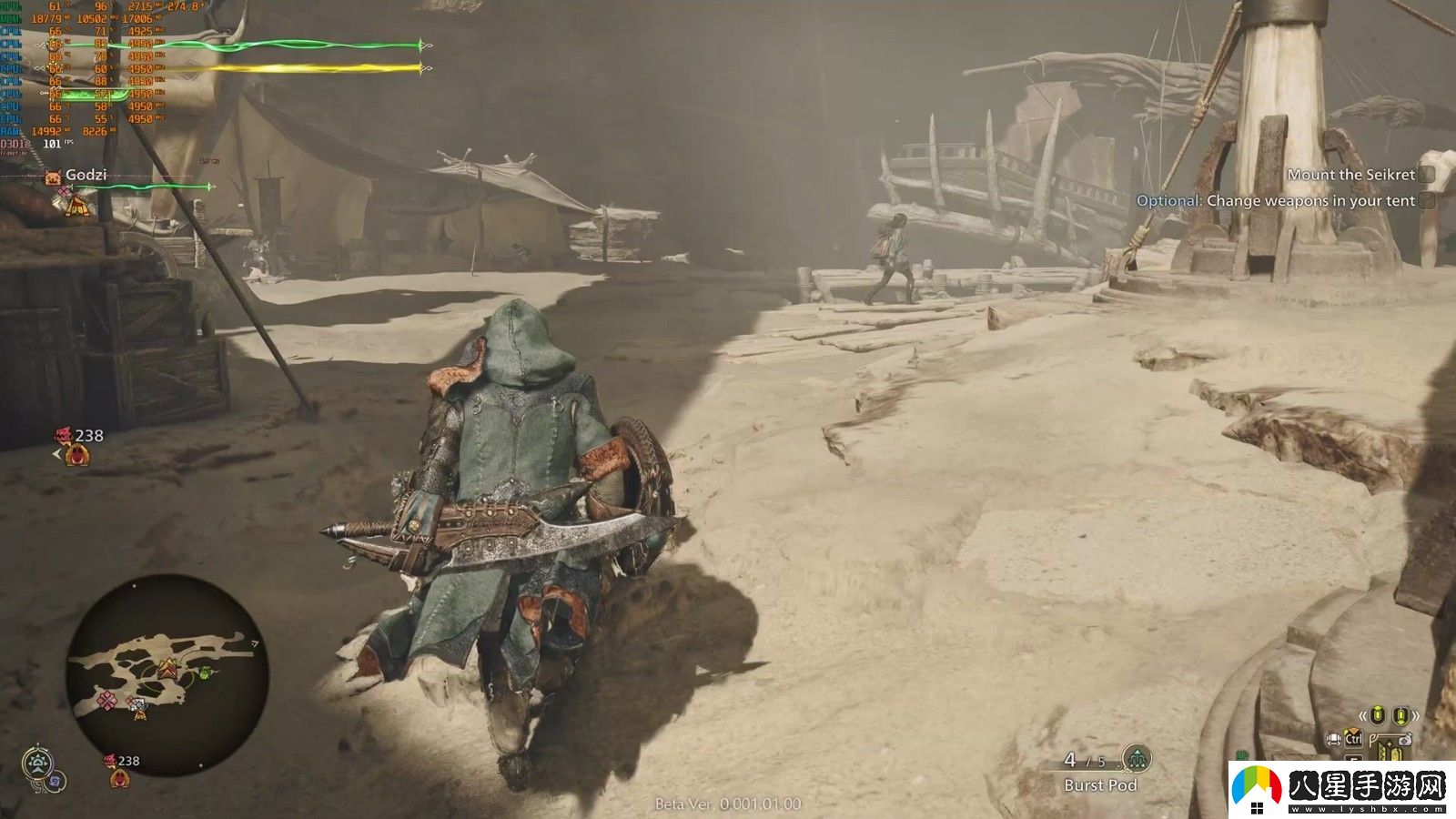Select the optional Change weapons objective

[1276, 201]
